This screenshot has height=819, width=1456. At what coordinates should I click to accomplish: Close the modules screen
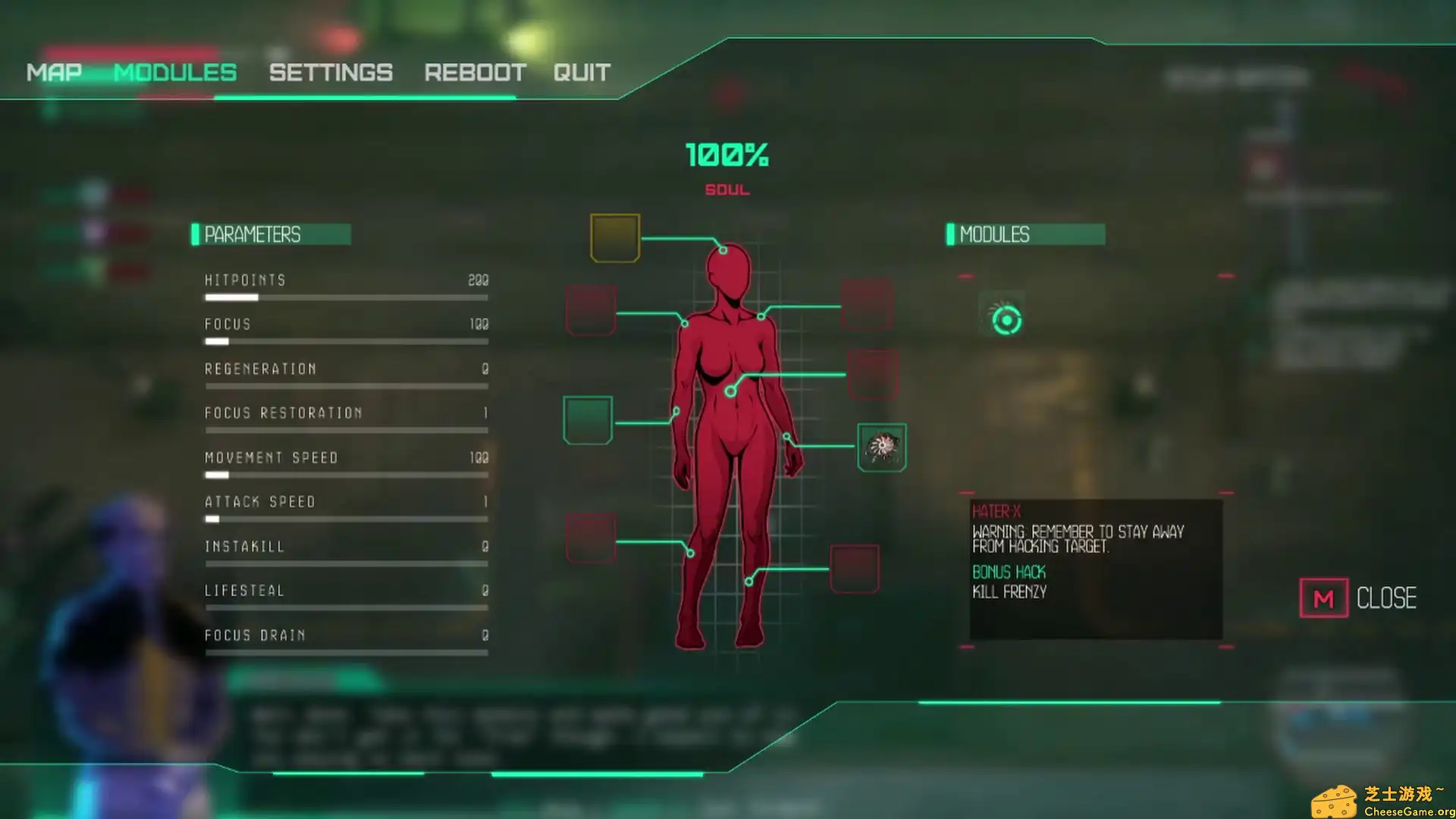[x=1357, y=598]
